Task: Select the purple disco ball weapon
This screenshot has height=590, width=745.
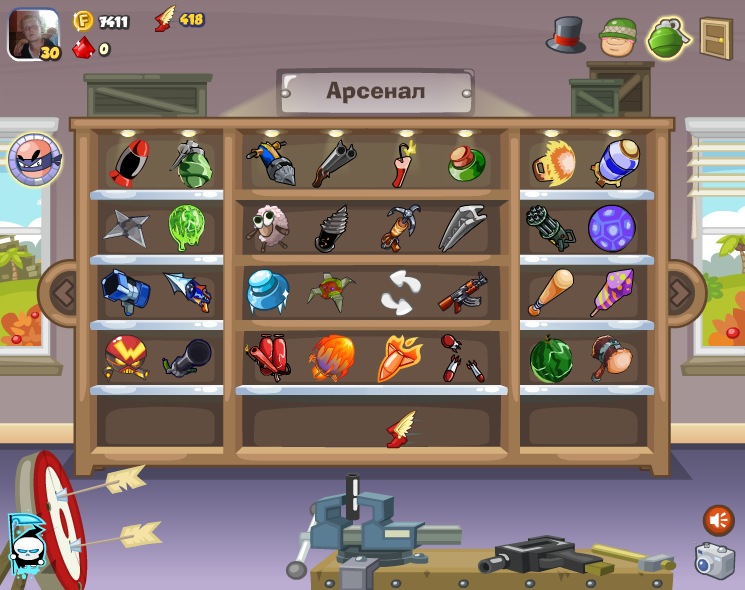Action: coord(611,227)
